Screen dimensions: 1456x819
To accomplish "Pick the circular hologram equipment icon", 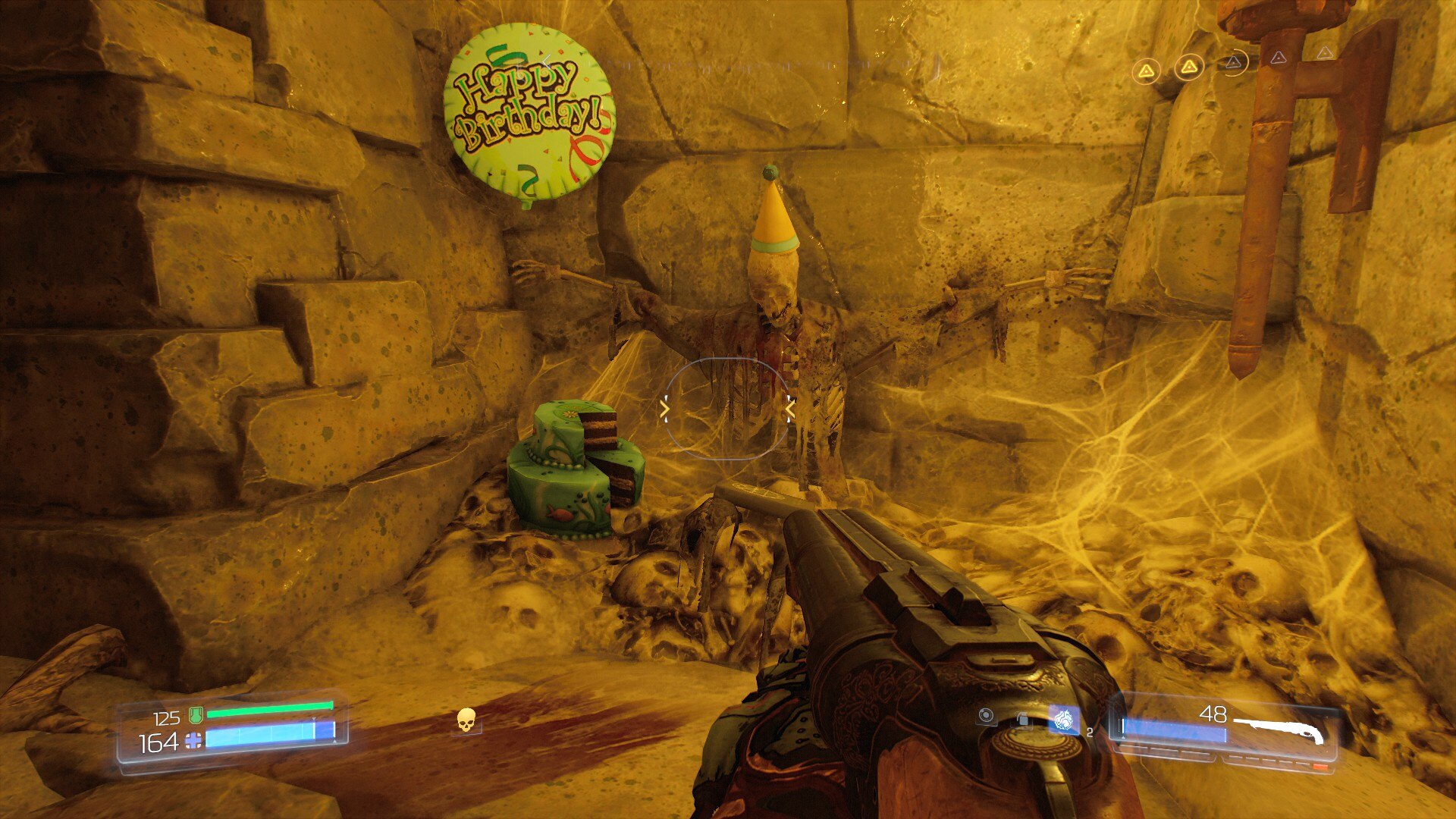I will pyautogui.click(x=986, y=715).
